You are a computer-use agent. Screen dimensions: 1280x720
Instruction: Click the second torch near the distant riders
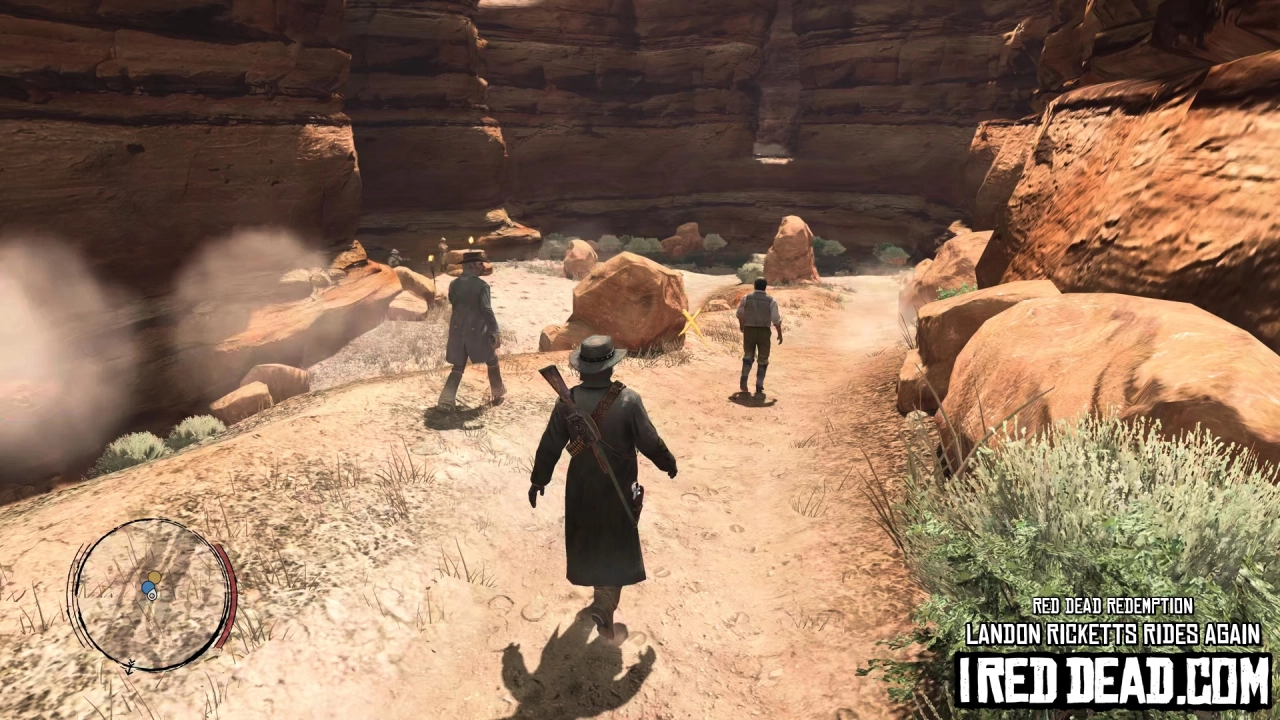(471, 241)
